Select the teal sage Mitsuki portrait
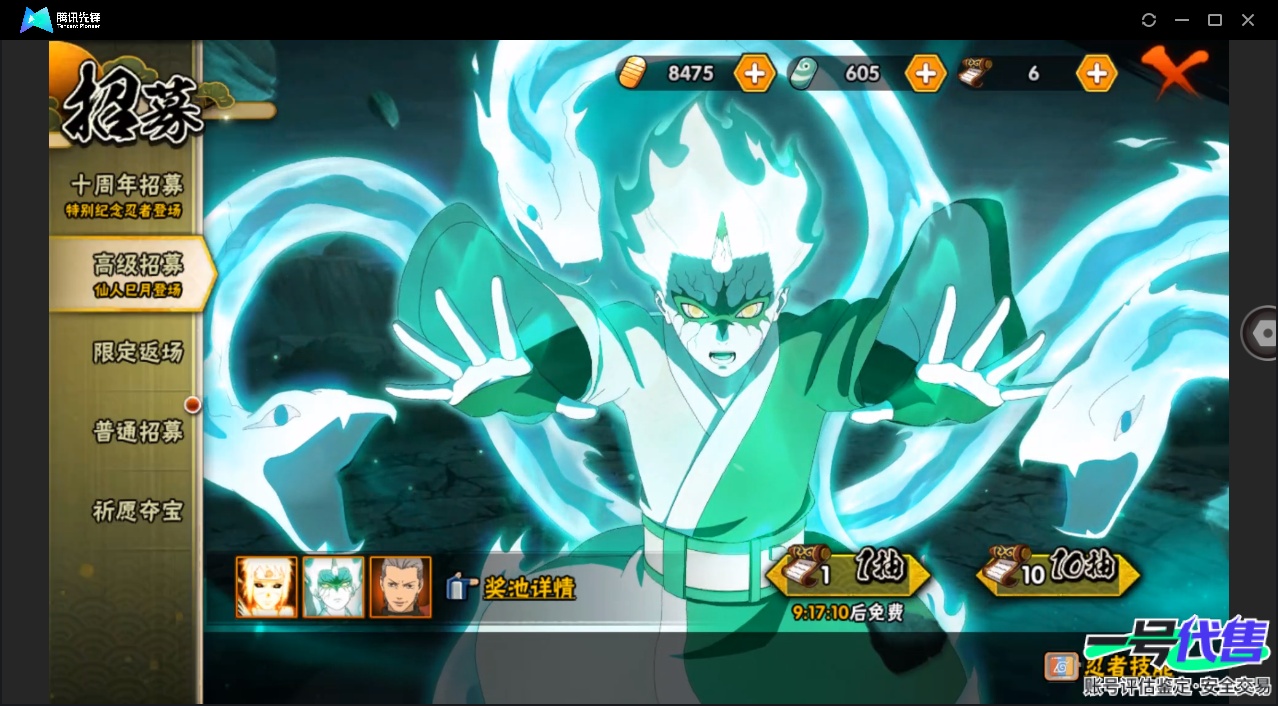Viewport: 1278px width, 706px height. [333, 587]
